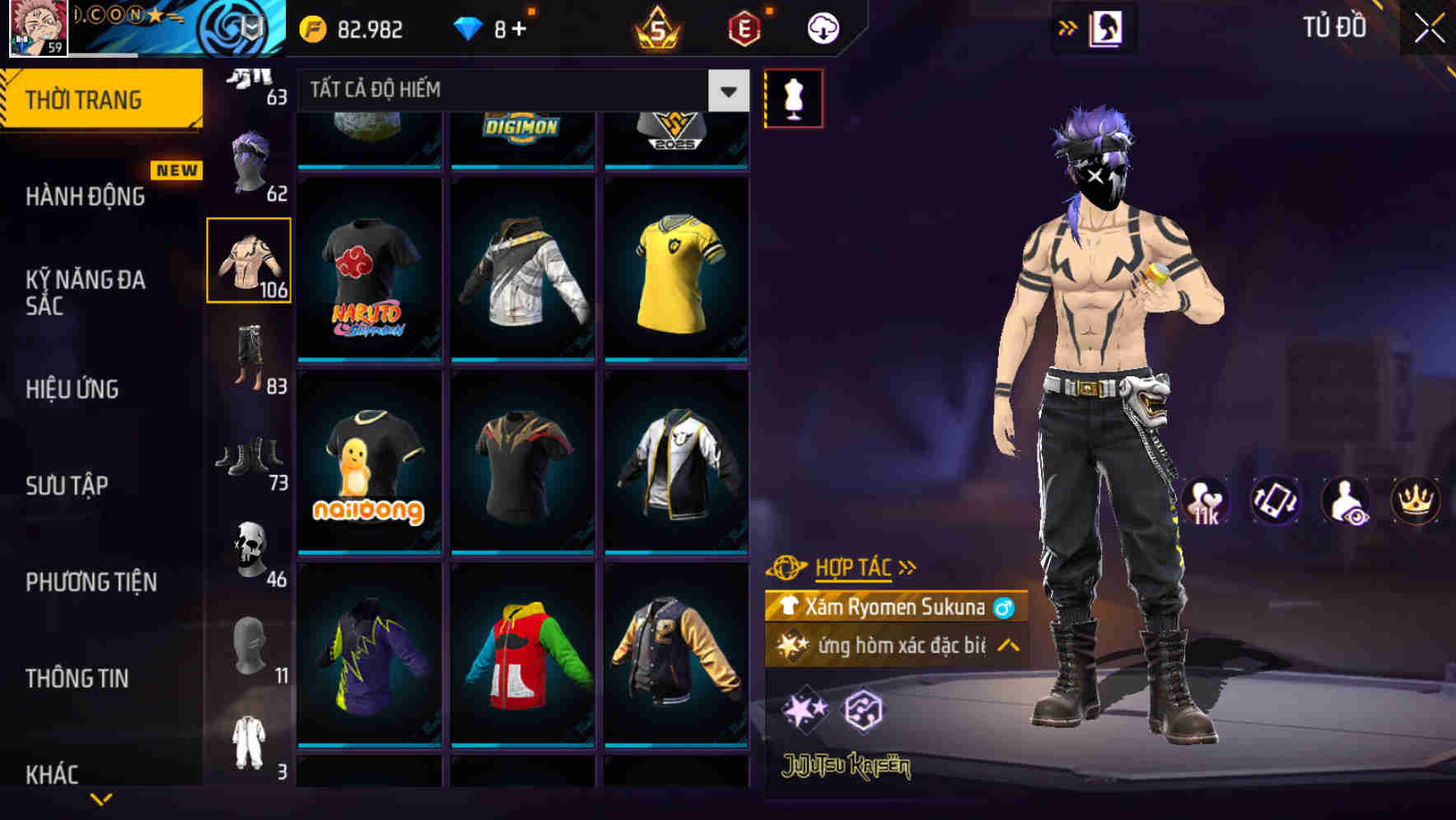Image resolution: width=1456 pixels, height=820 pixels.
Task: Open the character portrait panel icon near TỦ ĐỒ
Action: click(x=1107, y=27)
